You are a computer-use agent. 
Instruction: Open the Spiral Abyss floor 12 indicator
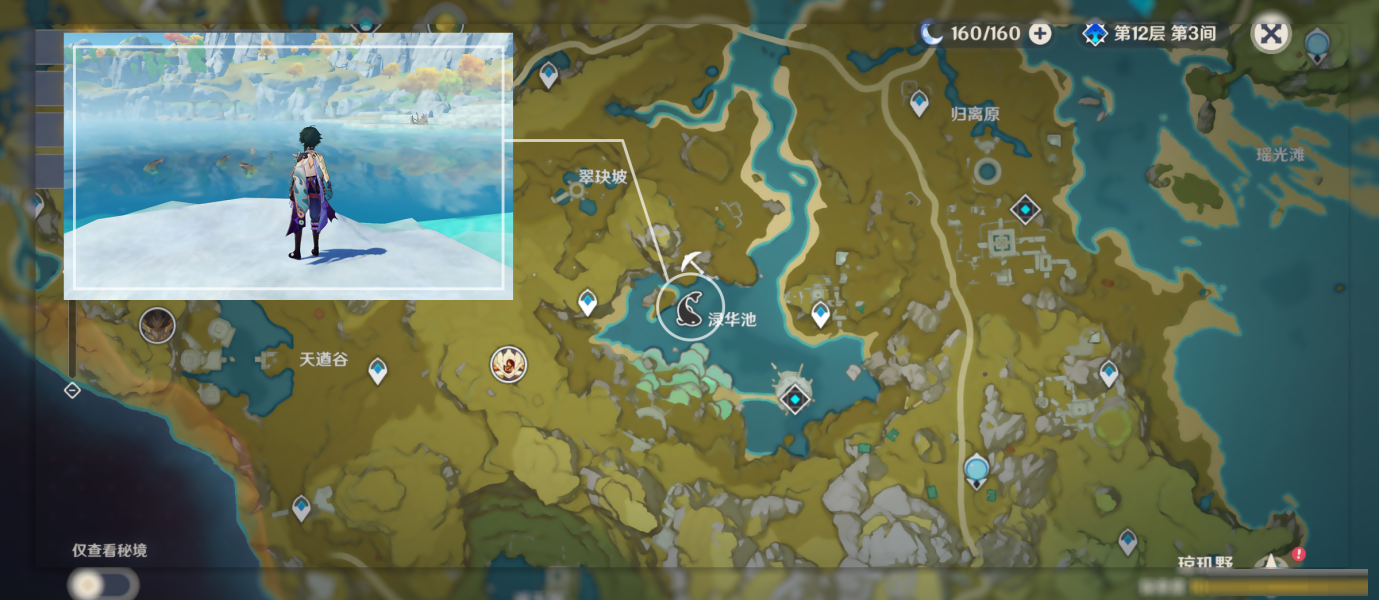point(1150,34)
